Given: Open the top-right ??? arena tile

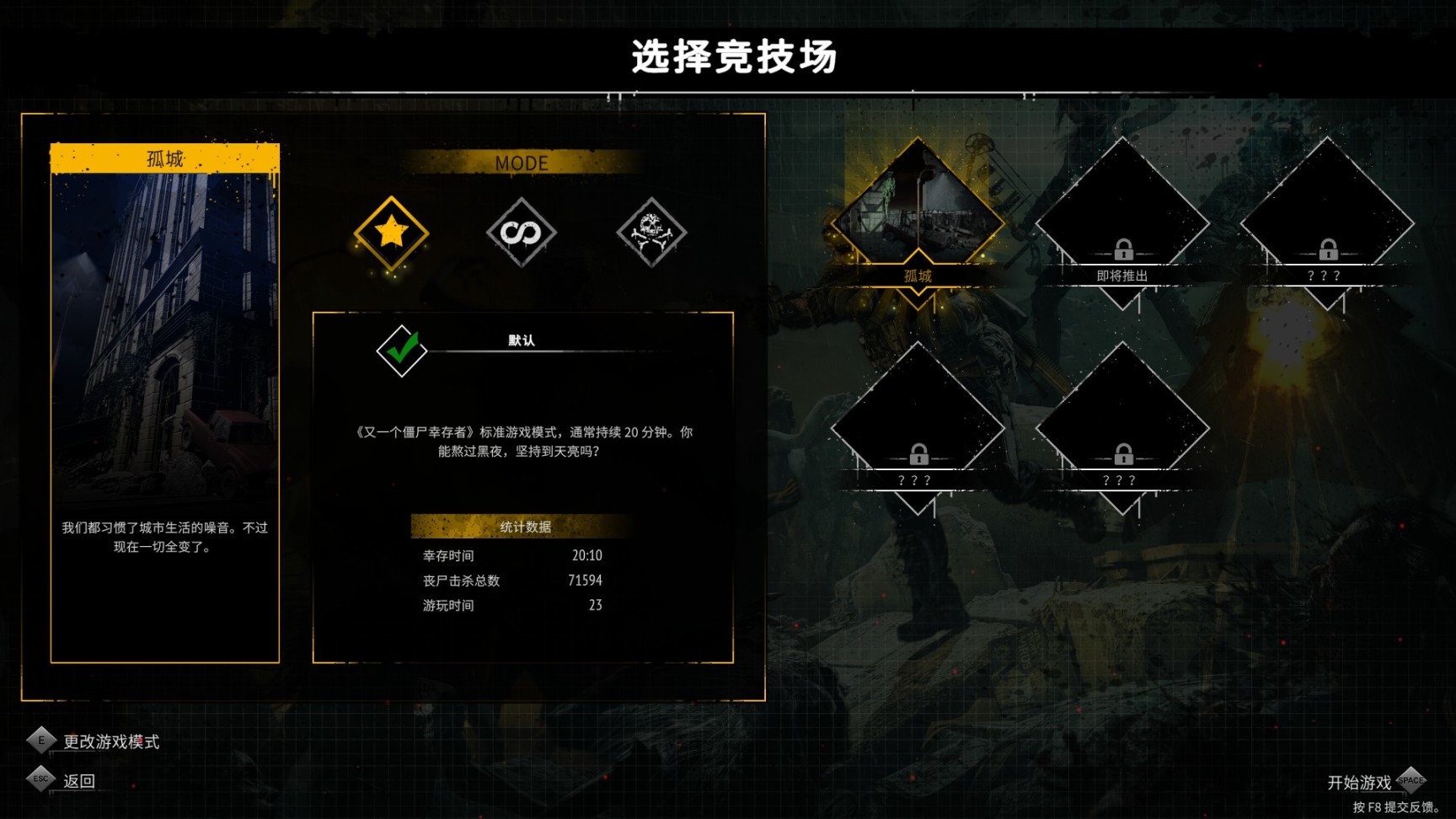Looking at the screenshot, I should pyautogui.click(x=1329, y=202).
